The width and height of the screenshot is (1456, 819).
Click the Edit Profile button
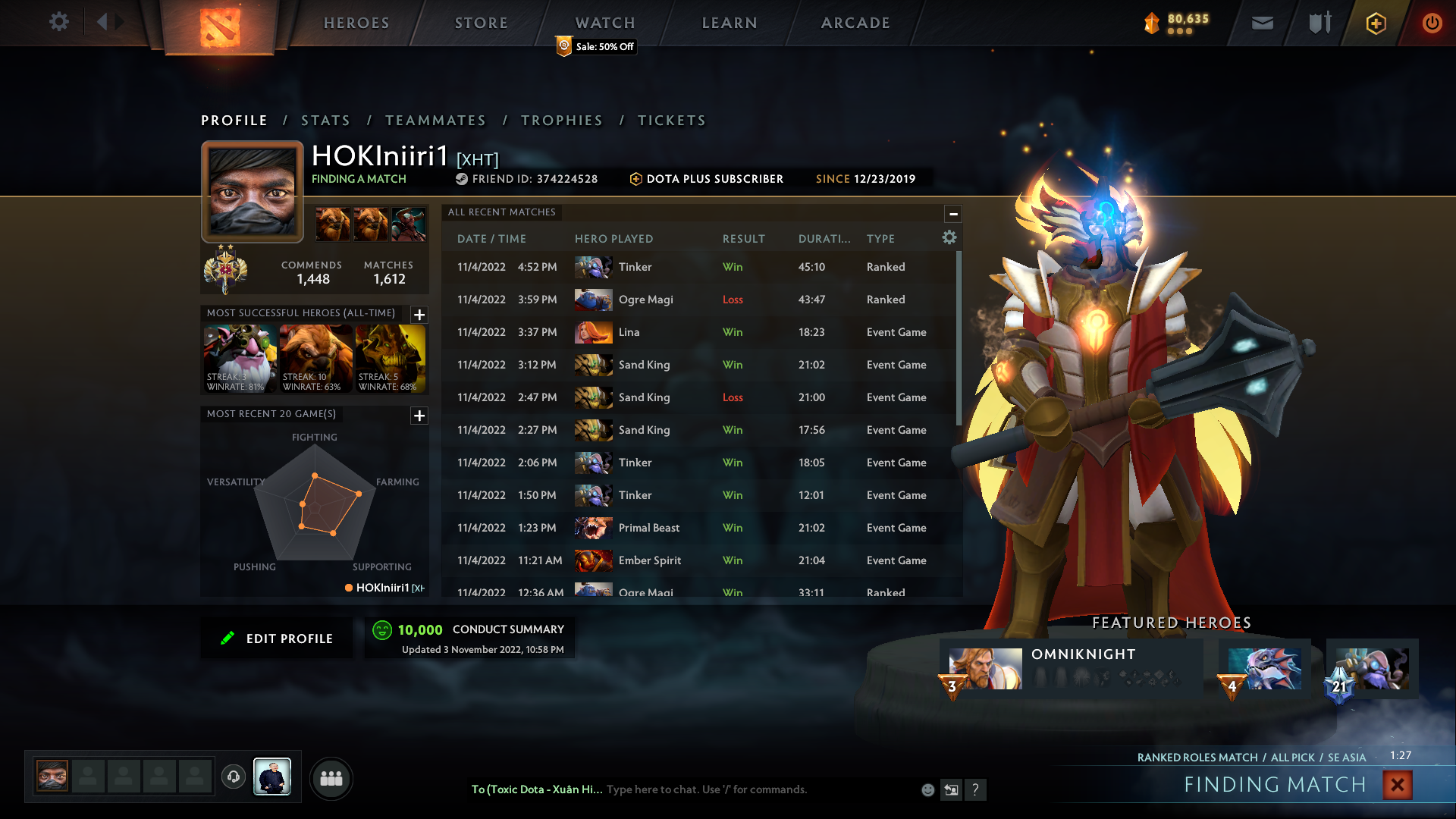click(277, 638)
